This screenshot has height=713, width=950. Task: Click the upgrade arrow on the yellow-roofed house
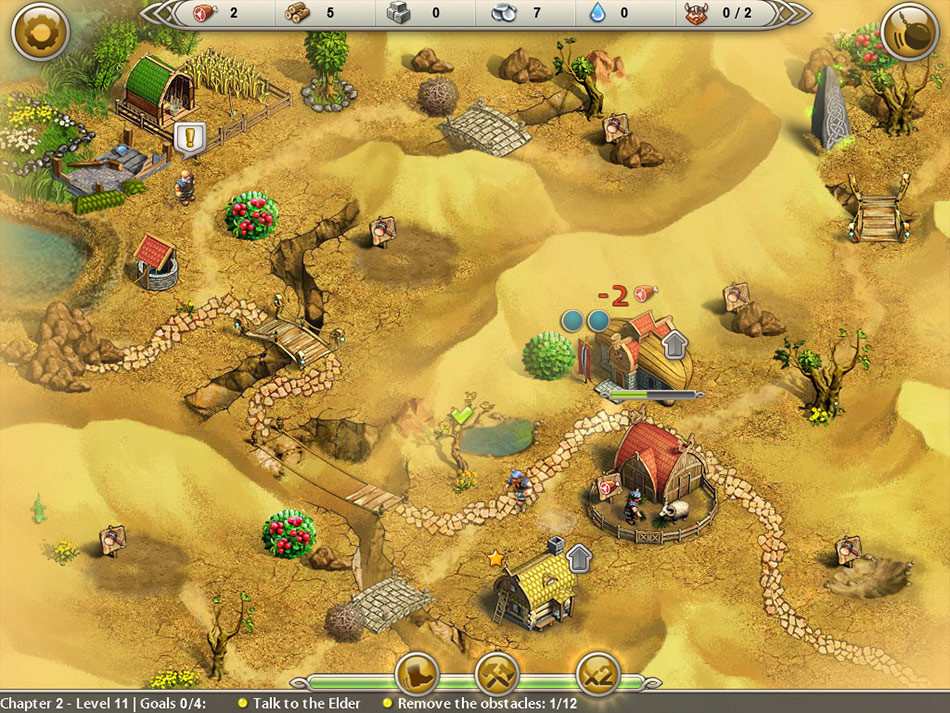(x=579, y=556)
